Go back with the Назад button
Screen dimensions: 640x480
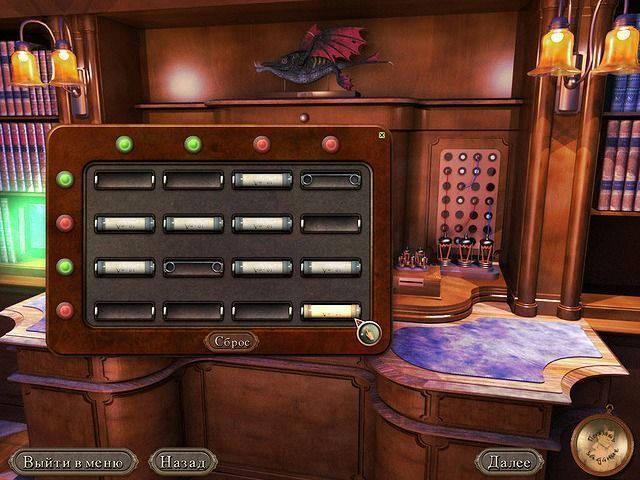pos(183,462)
